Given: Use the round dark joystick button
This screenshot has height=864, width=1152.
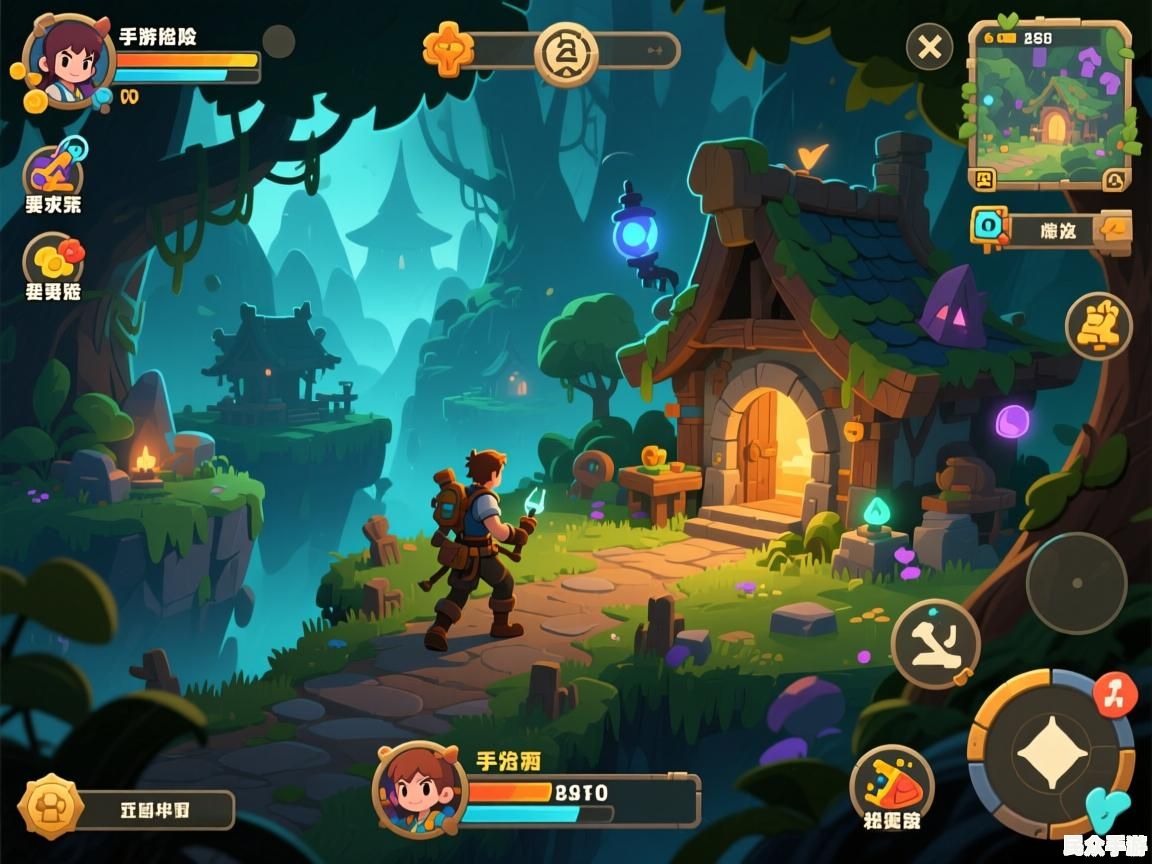Looking at the screenshot, I should click(x=1076, y=582).
